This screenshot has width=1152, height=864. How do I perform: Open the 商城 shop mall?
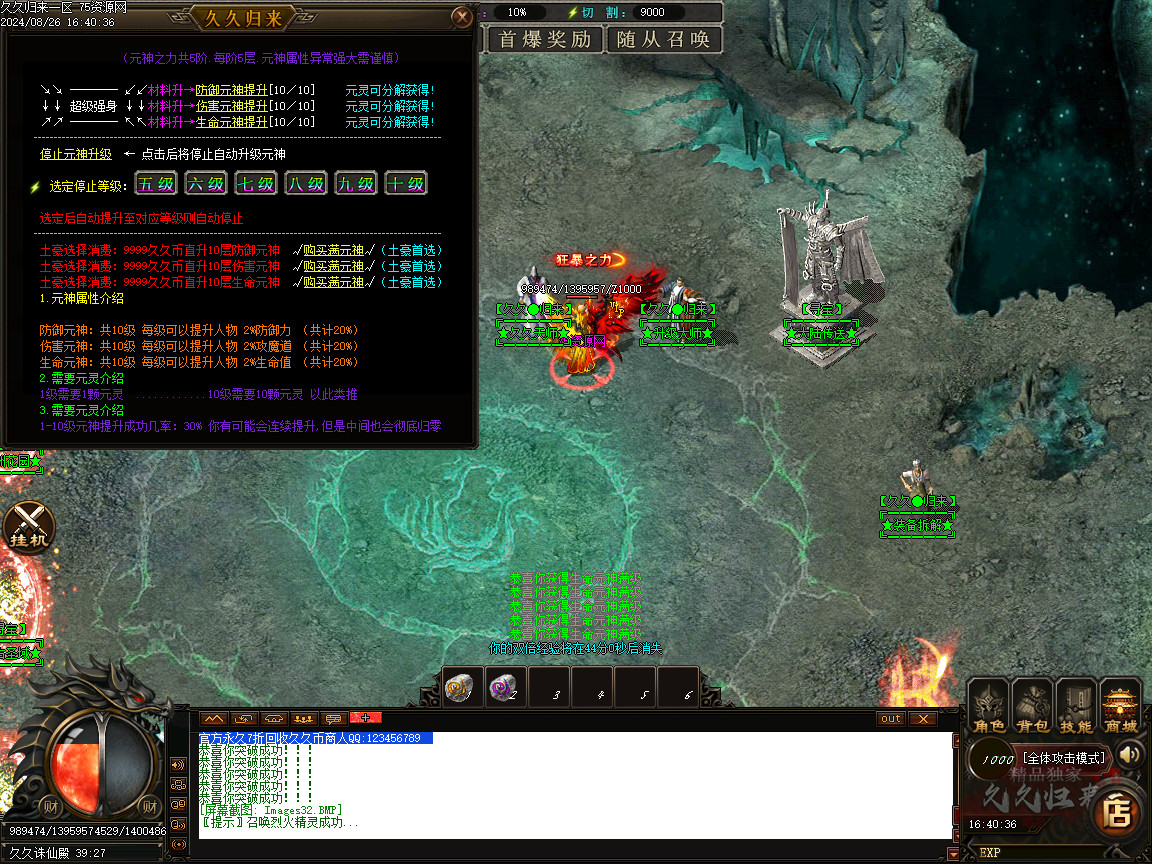coord(1121,707)
